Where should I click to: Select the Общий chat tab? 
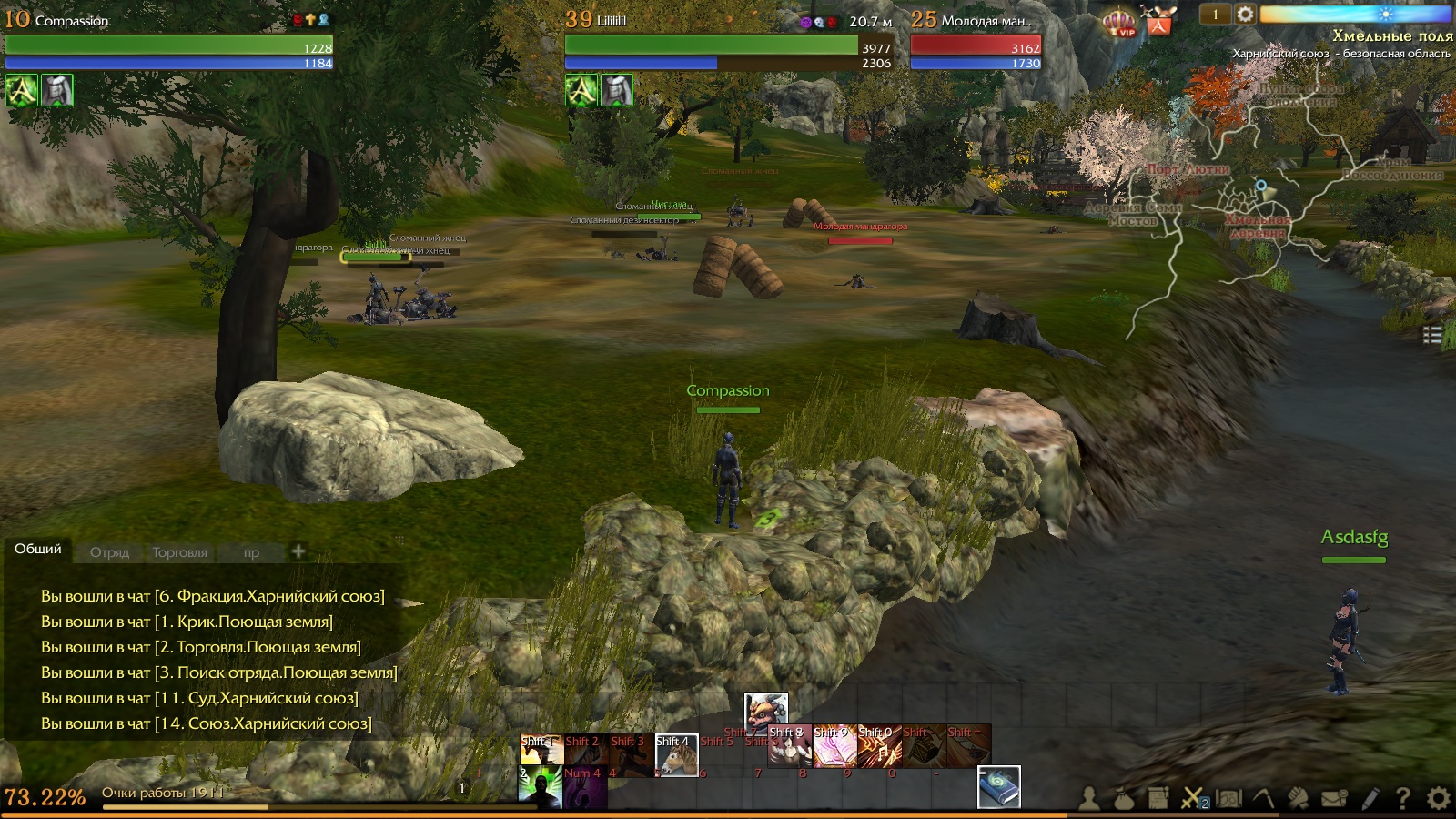point(38,549)
